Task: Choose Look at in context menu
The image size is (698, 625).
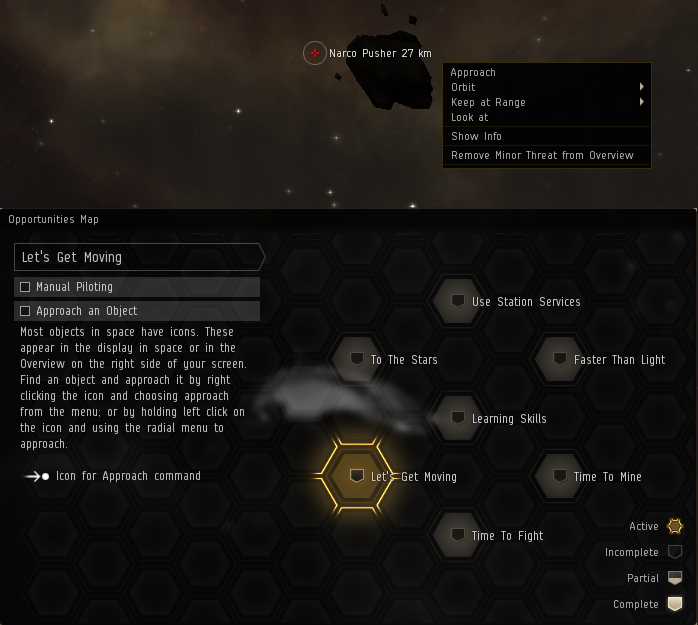Action: click(469, 117)
